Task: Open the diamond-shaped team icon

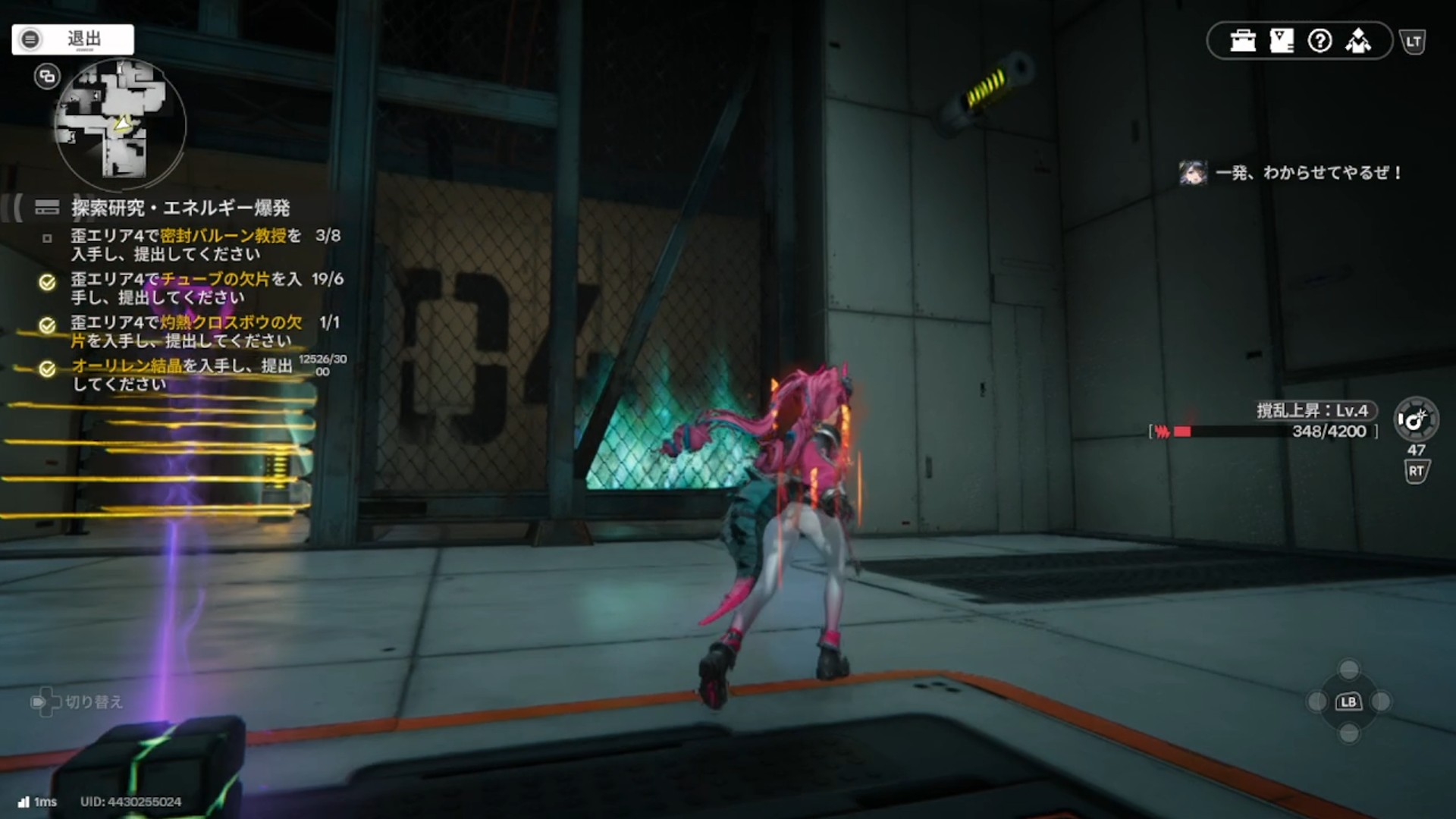Action: click(1358, 41)
